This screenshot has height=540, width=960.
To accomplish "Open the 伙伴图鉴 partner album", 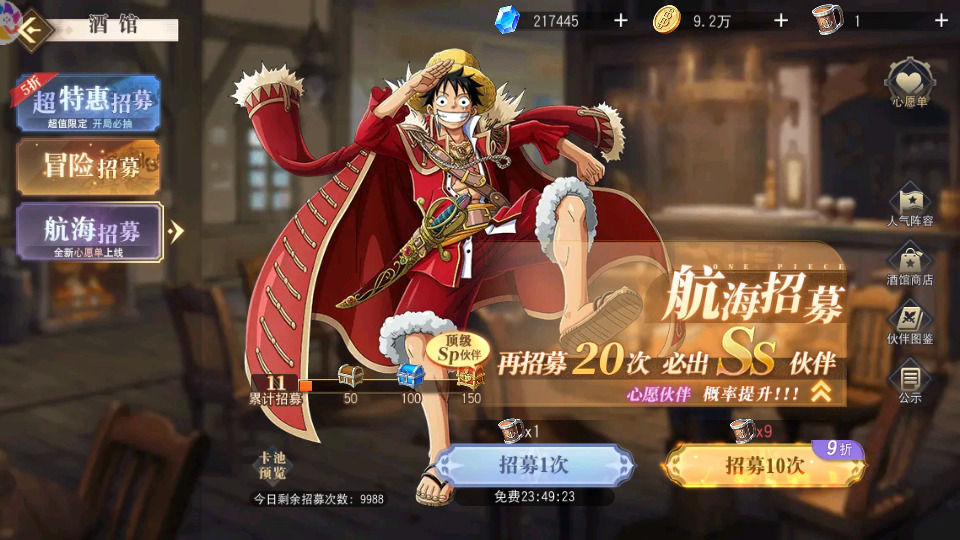I will 910,323.
